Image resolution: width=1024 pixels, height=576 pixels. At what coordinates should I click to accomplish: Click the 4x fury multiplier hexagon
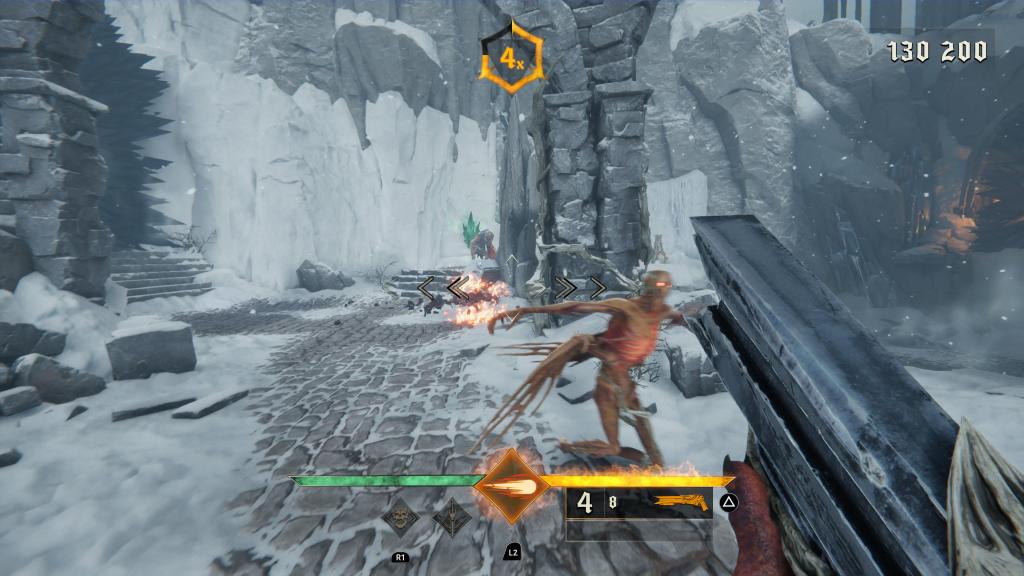point(512,59)
